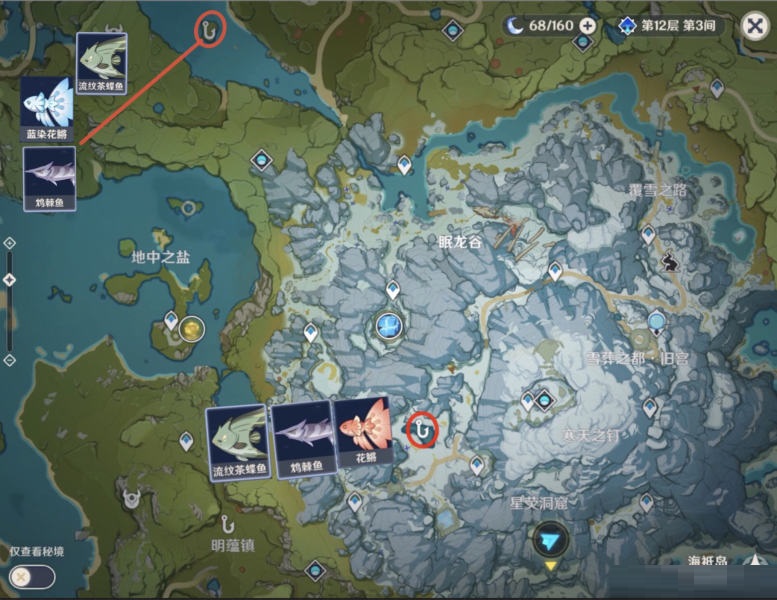This screenshot has width=777, height=600.
Task: Toggle the 仅查看秘境 domain-only switch
Action: [31, 576]
